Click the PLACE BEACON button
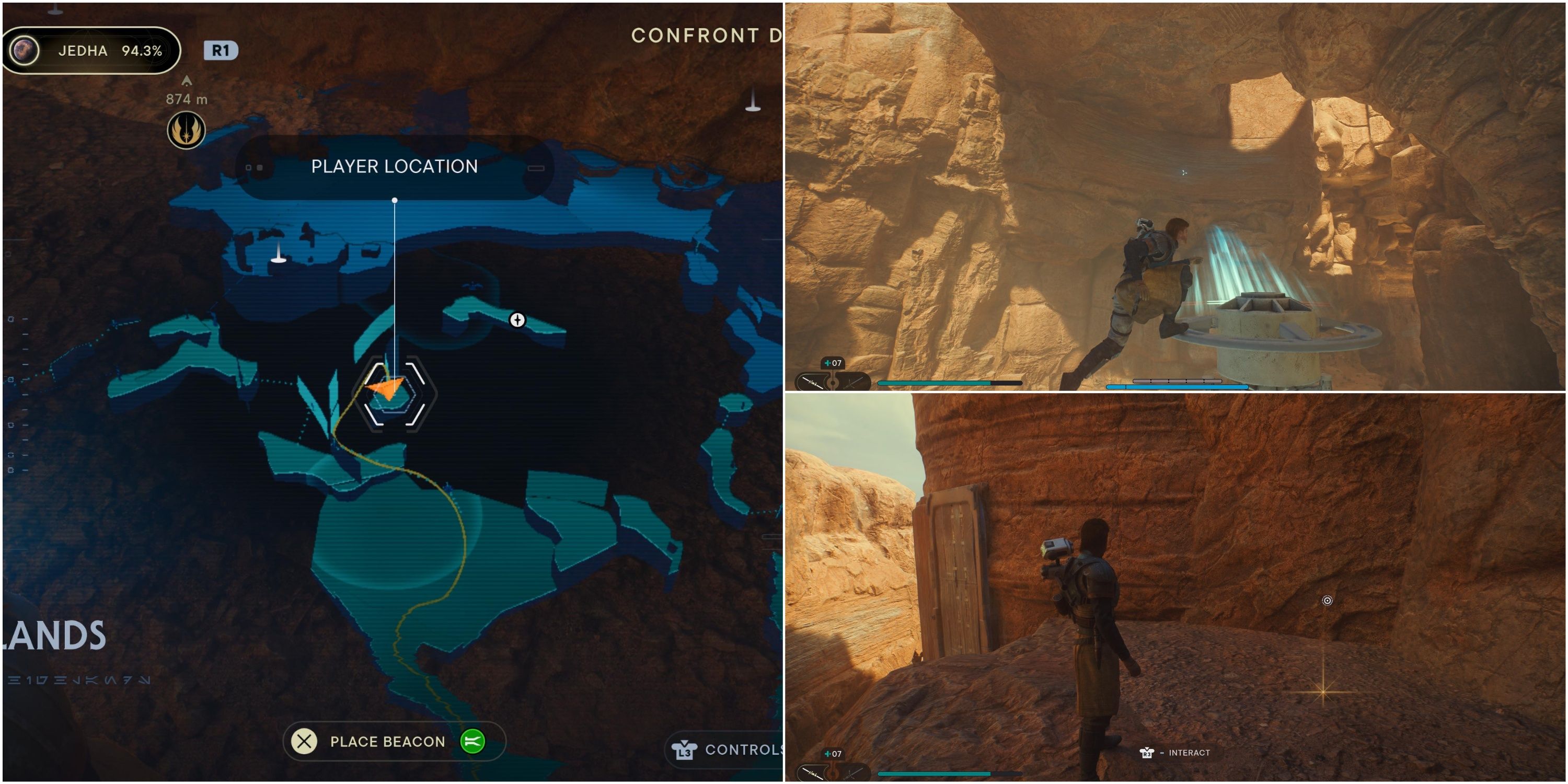 coord(387,741)
